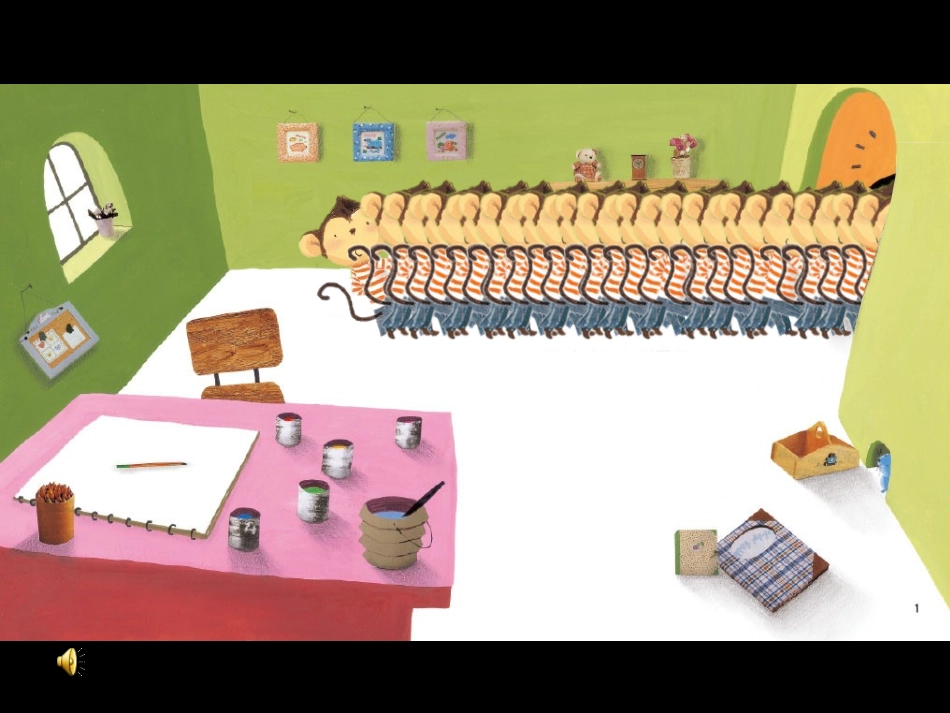The height and width of the screenshot is (713, 950).
Task: Click the speaker audio icon
Action: click(x=70, y=661)
